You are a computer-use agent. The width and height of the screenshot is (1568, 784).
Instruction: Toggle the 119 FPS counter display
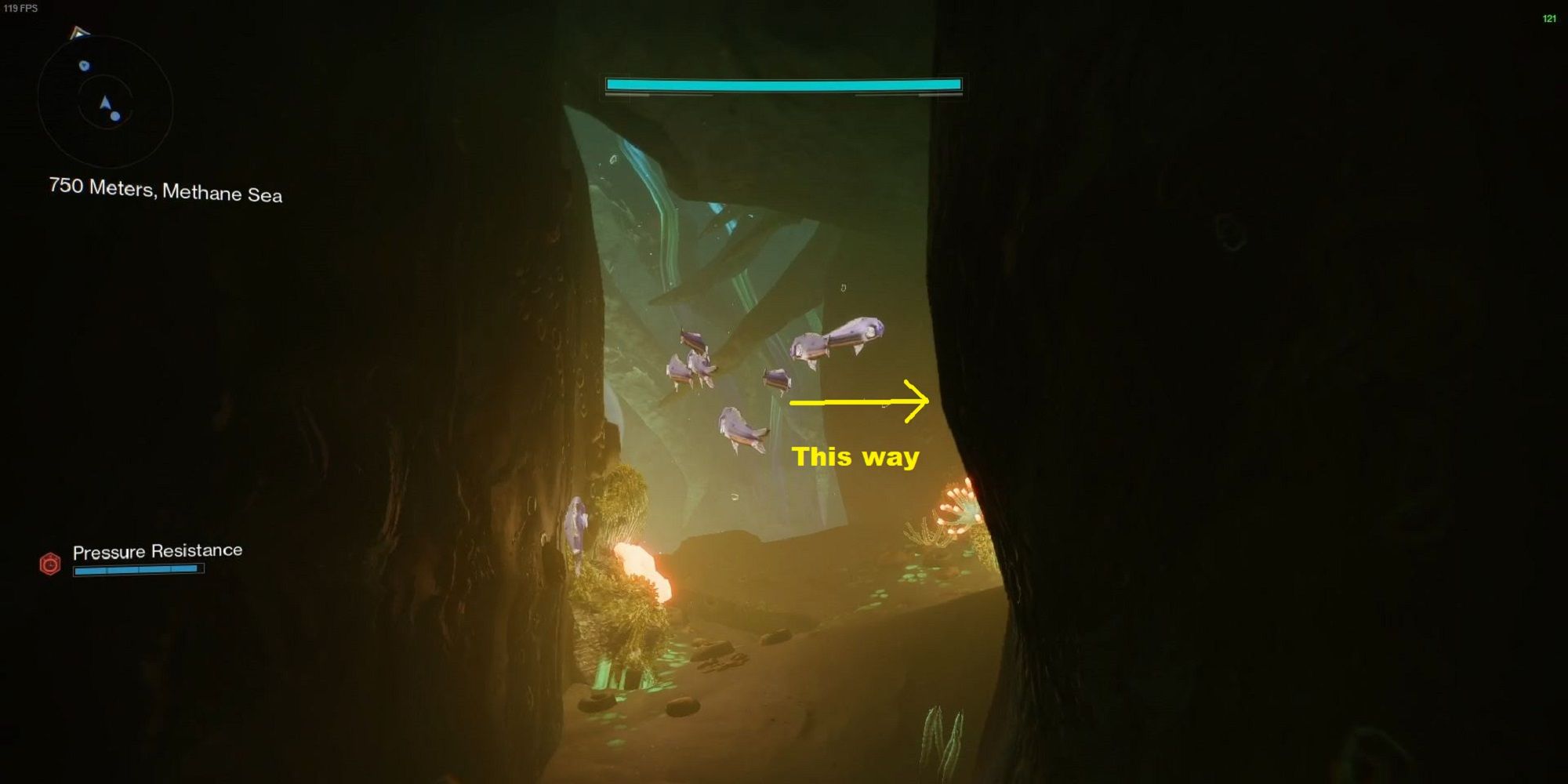click(x=20, y=9)
